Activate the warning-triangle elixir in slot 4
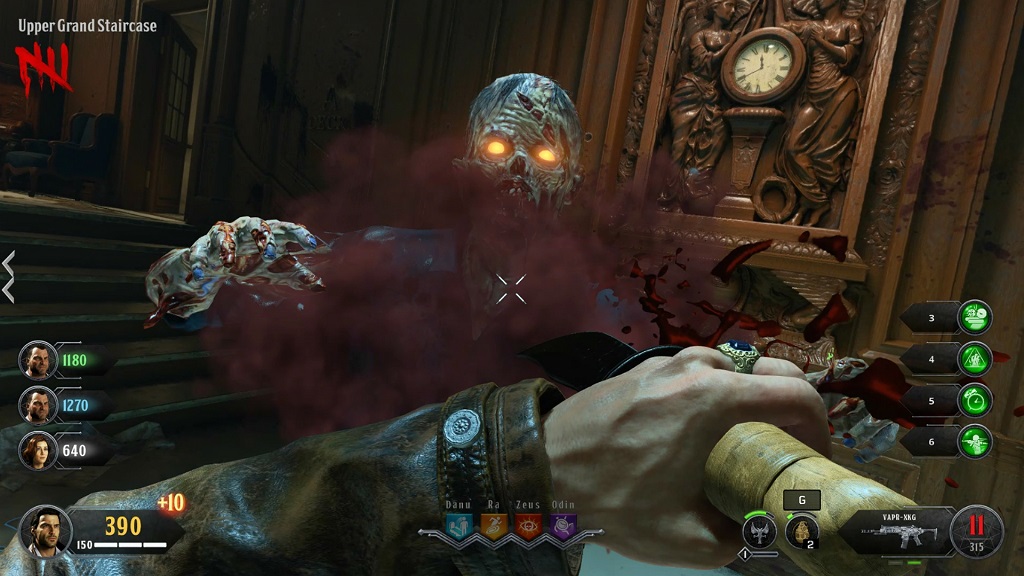1024x576 pixels. (974, 359)
